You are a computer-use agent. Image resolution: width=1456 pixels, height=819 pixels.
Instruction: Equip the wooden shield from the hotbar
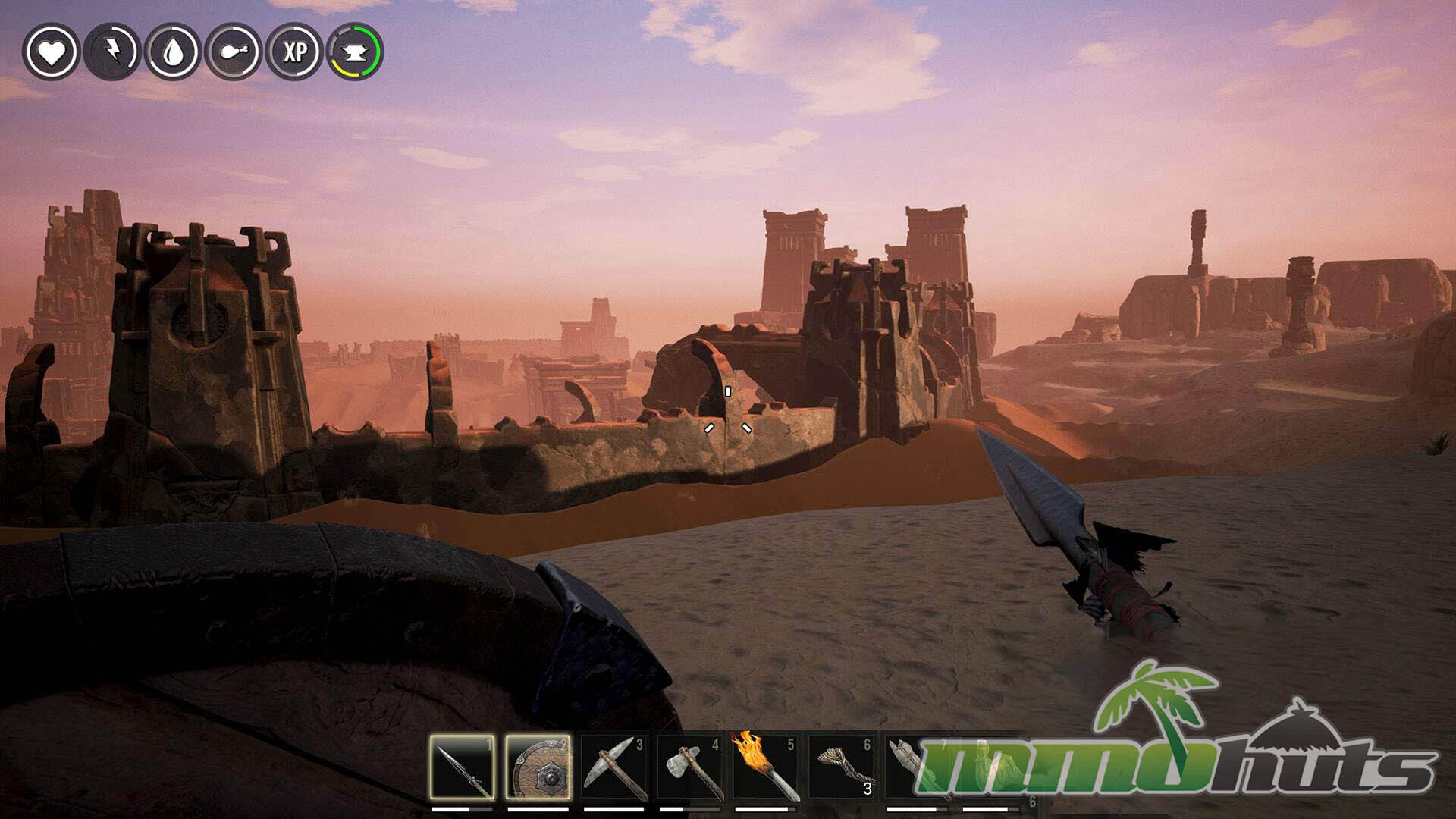click(x=538, y=767)
